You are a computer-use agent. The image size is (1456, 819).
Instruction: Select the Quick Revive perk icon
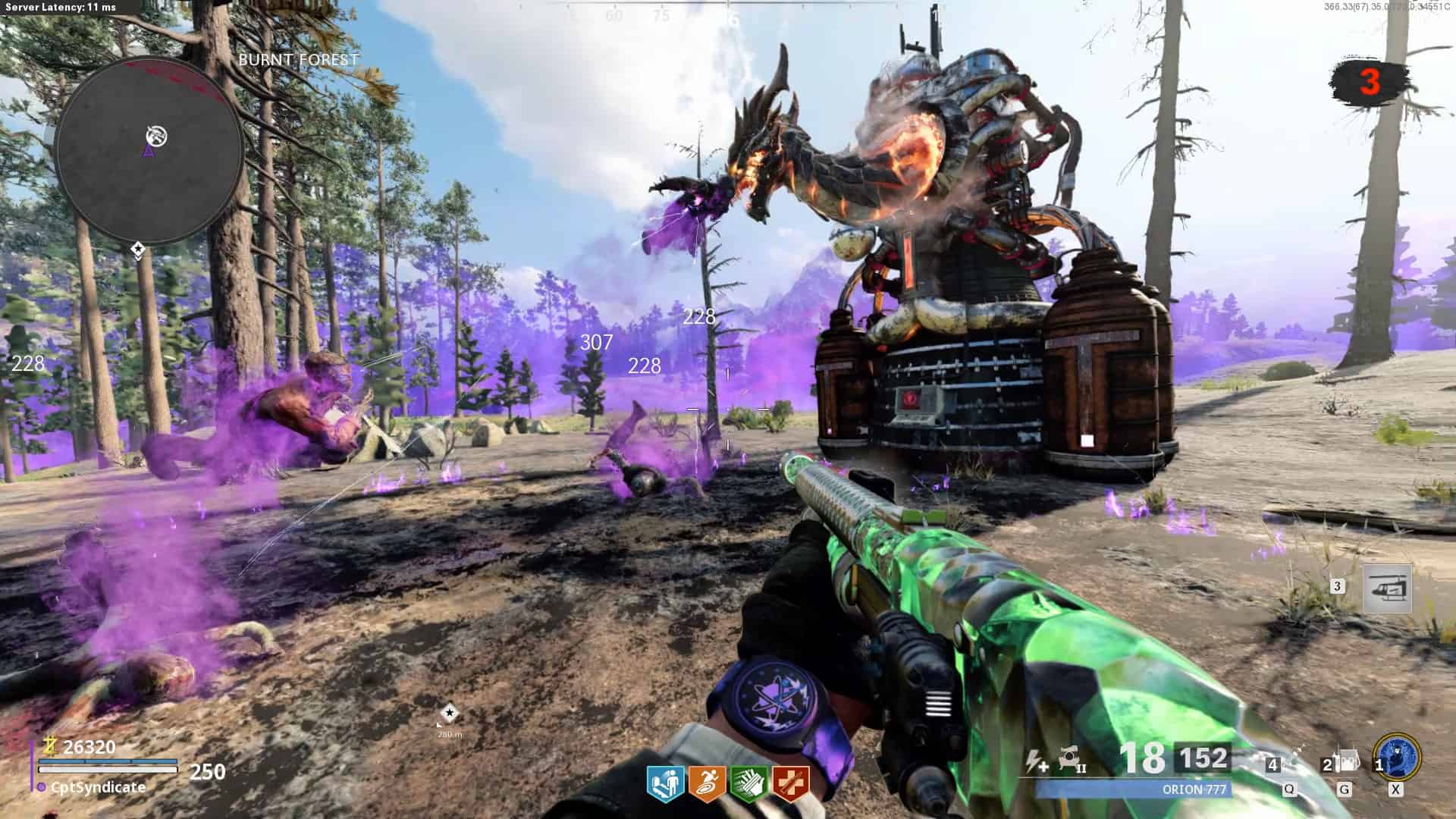(x=665, y=784)
